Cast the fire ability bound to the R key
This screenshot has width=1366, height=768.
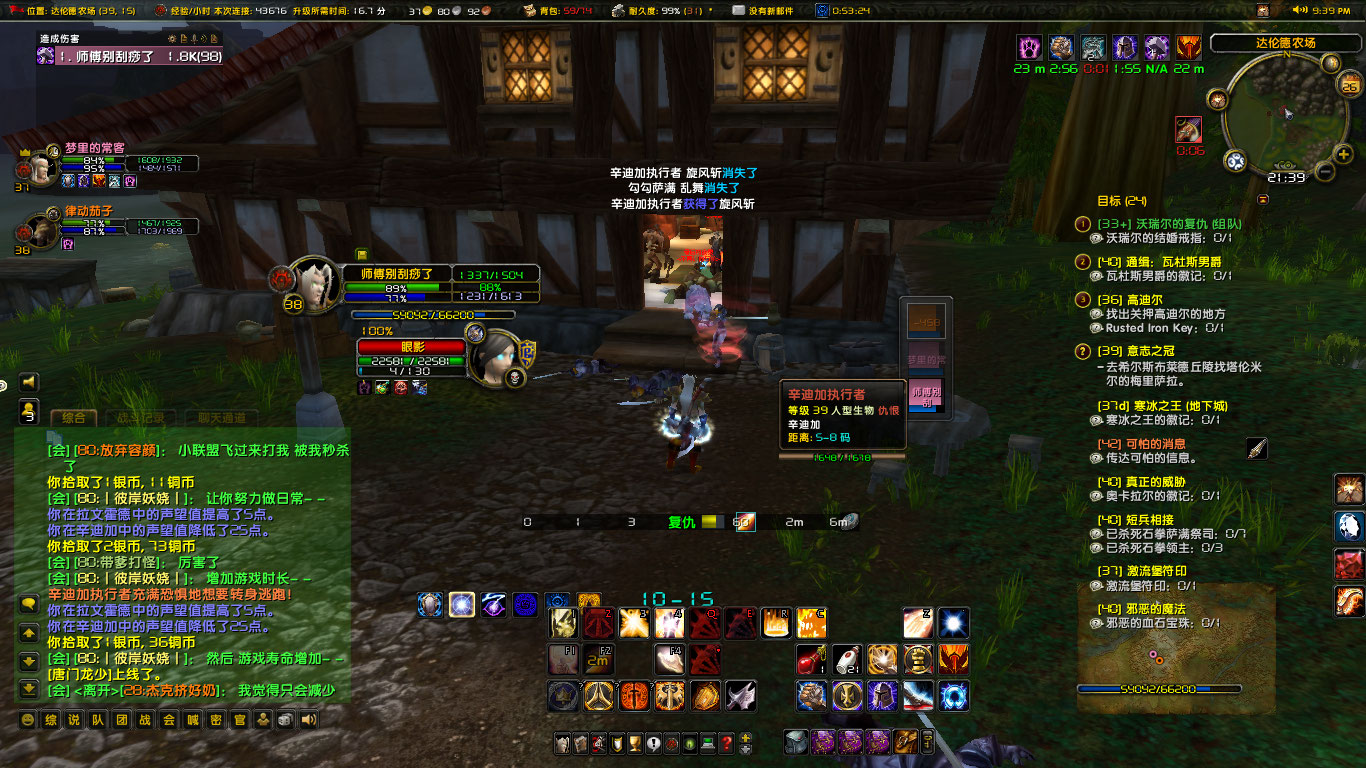click(x=774, y=623)
